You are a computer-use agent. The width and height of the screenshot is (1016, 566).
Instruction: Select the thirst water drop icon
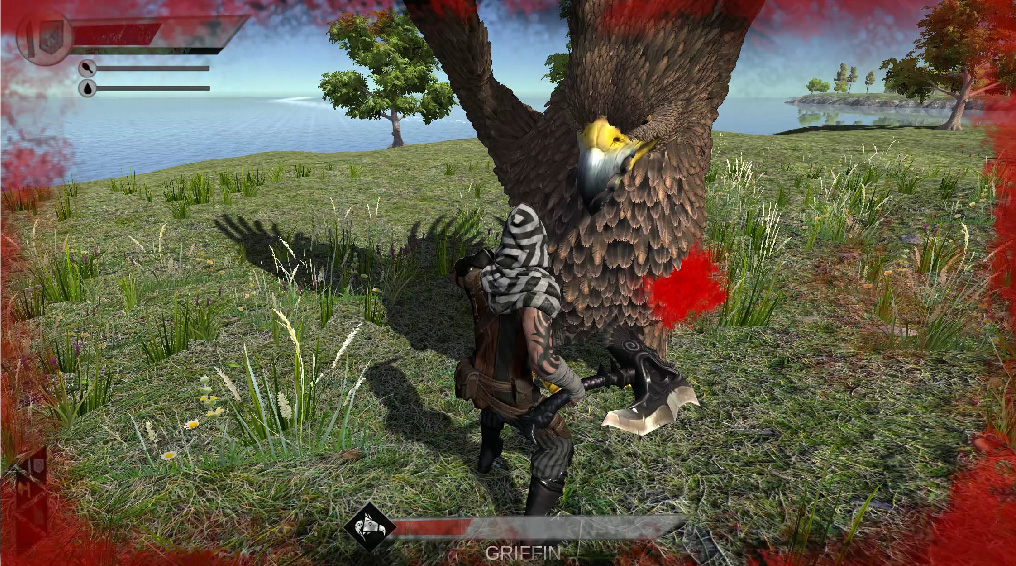pos(88,88)
